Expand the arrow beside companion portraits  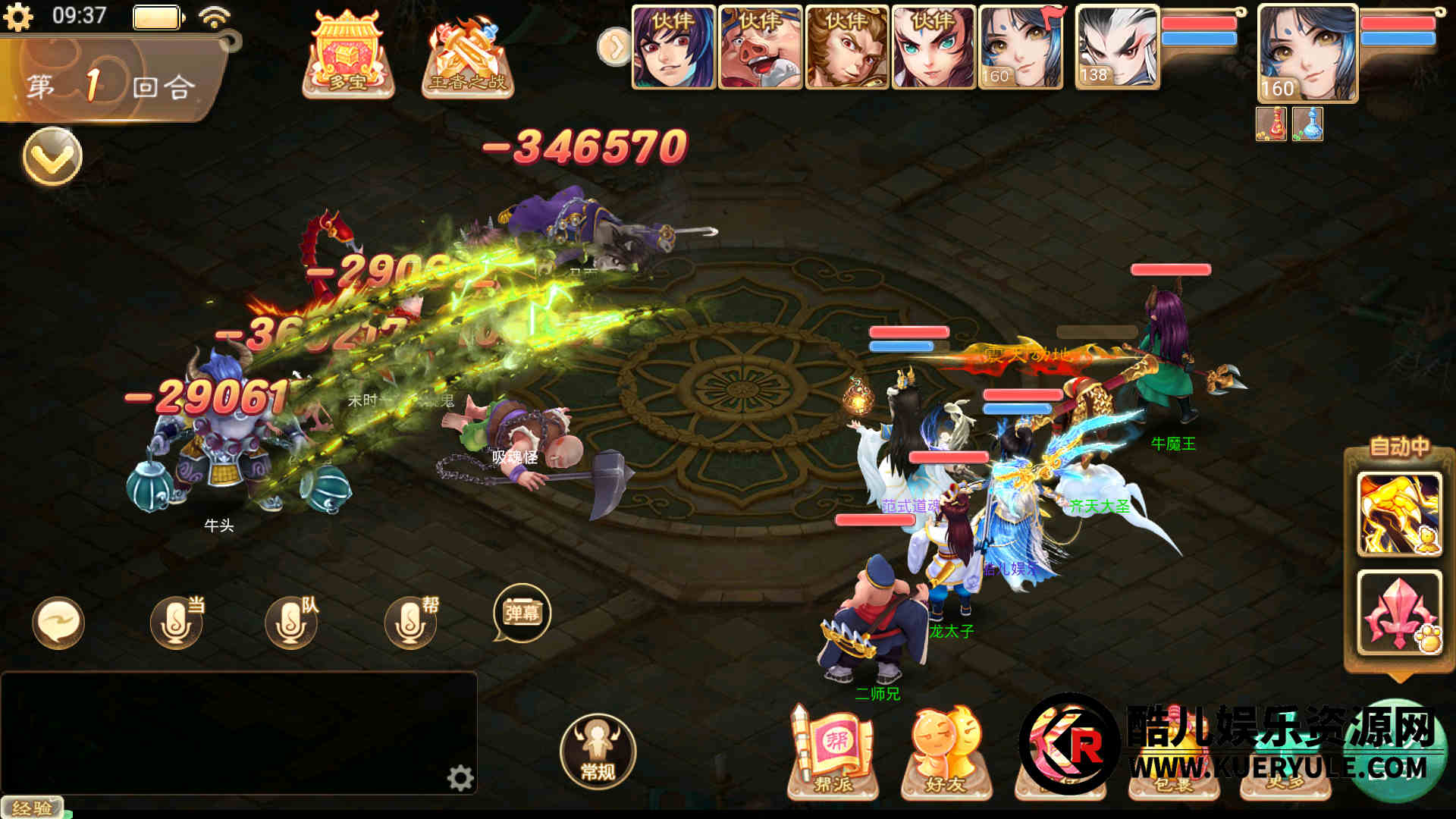click(613, 47)
